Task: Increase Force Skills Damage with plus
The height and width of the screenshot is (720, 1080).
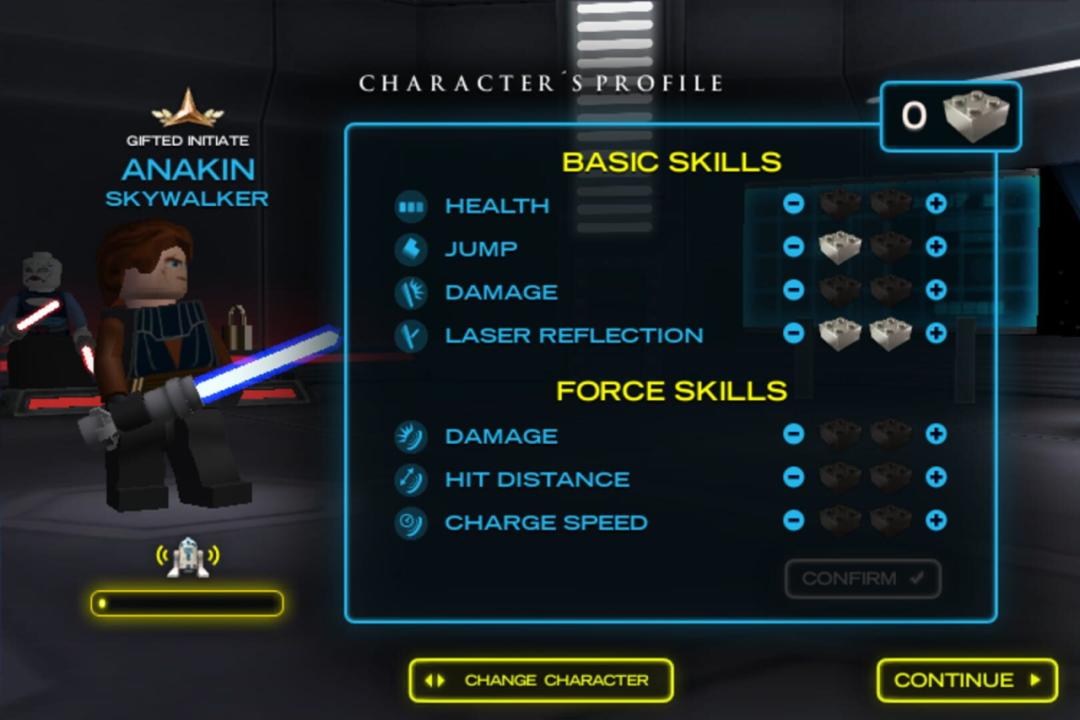Action: 936,434
